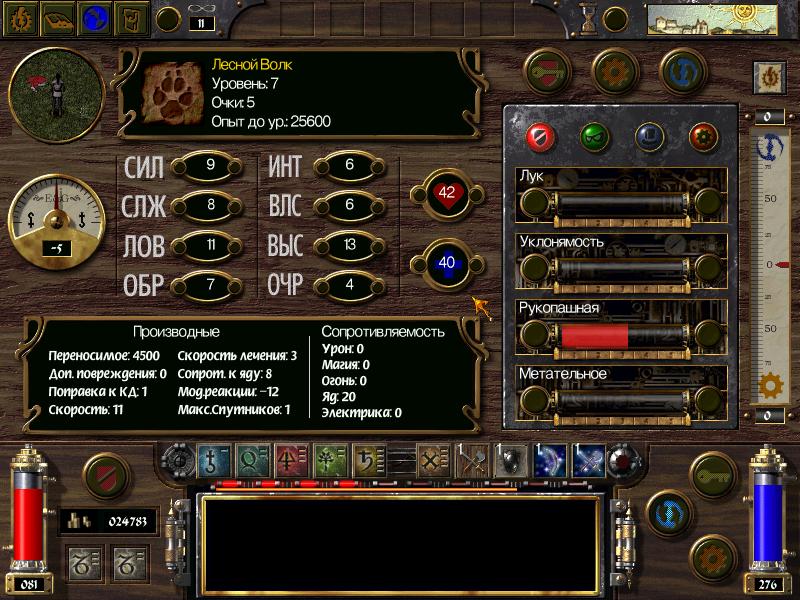Image resolution: width=800 pixels, height=600 pixels.
Task: Select the red shield combat skills tab
Action: click(541, 135)
